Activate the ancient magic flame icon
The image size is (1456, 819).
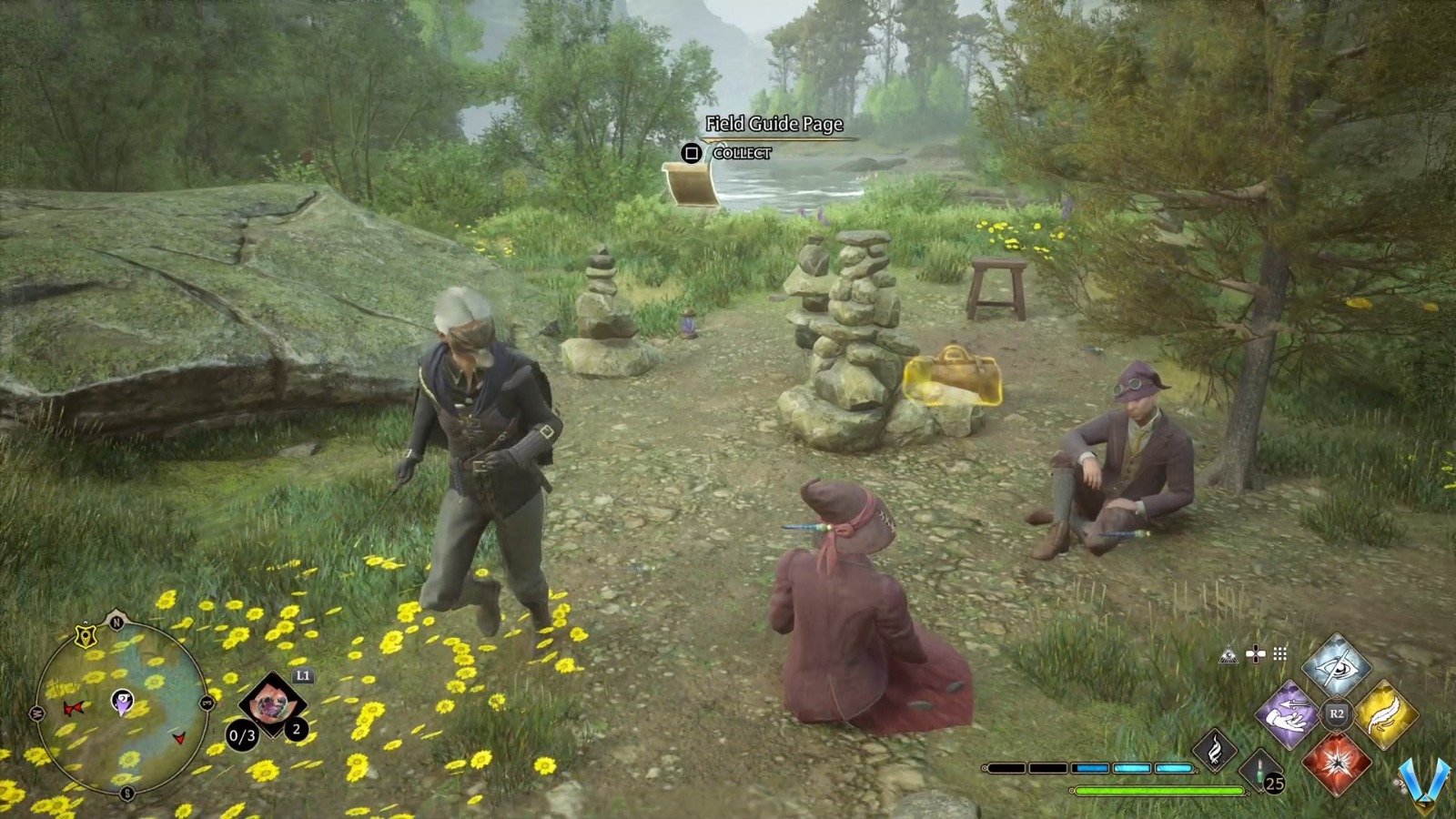coord(1215,751)
